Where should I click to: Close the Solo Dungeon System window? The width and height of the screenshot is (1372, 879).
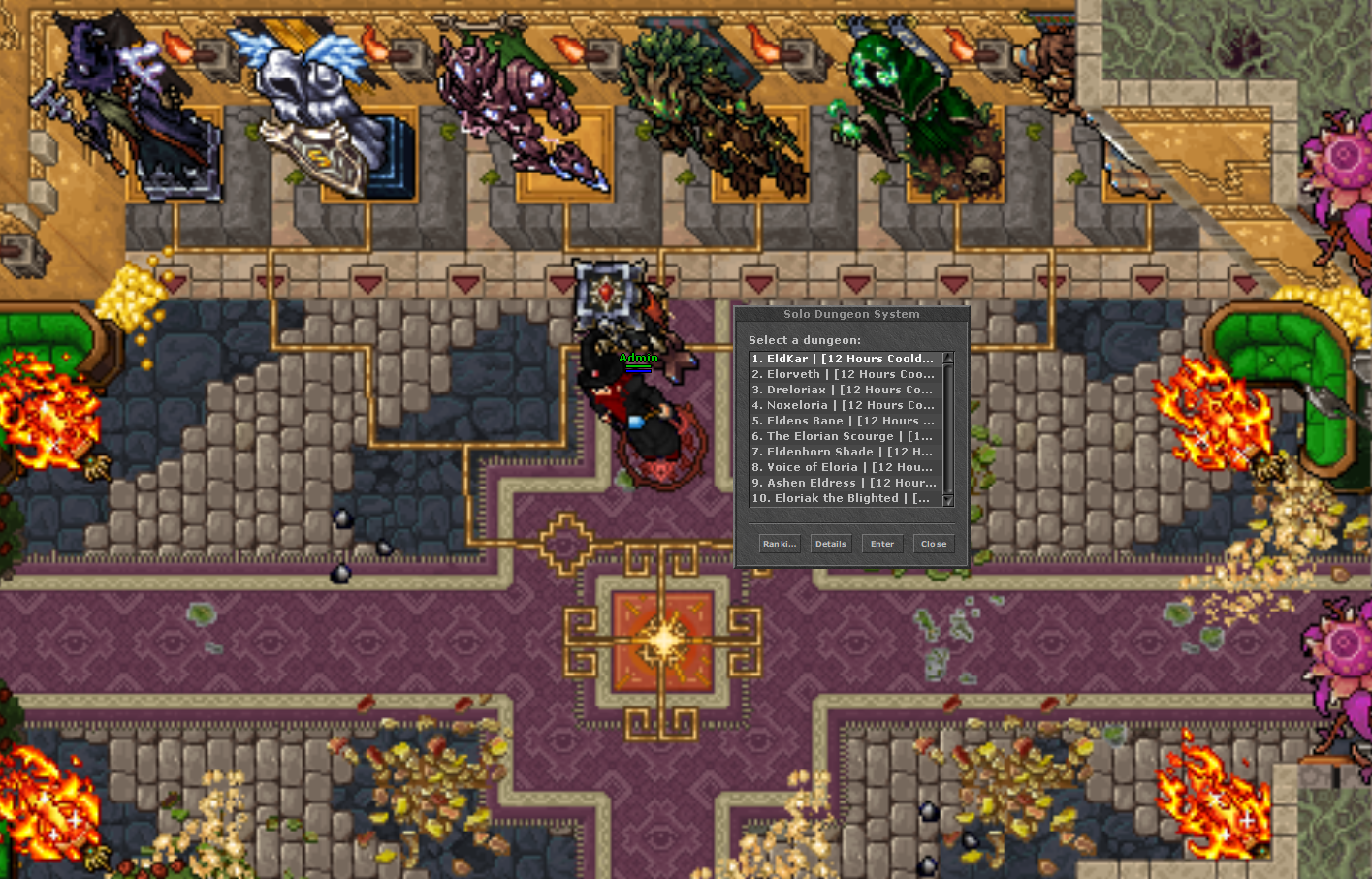934,544
